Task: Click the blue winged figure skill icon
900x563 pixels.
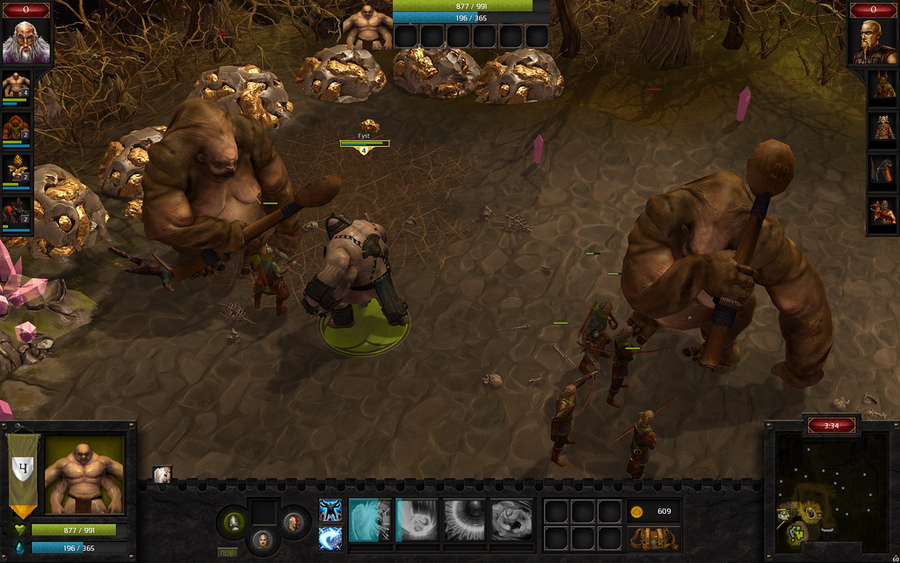Action: point(330,510)
